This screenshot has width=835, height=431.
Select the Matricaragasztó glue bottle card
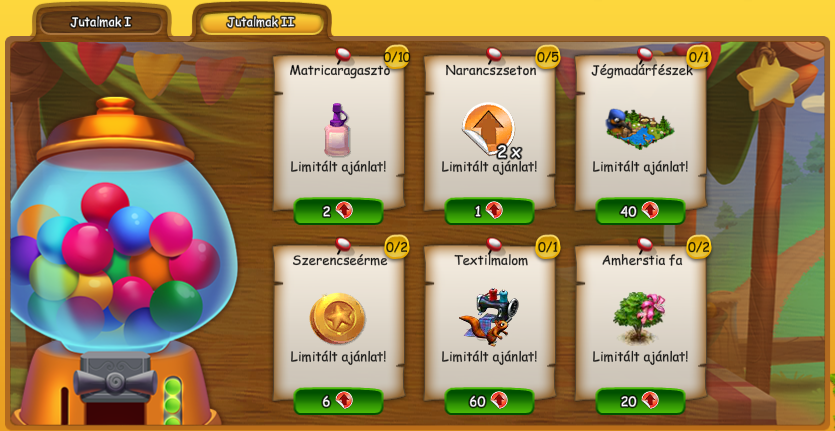pyautogui.click(x=338, y=130)
